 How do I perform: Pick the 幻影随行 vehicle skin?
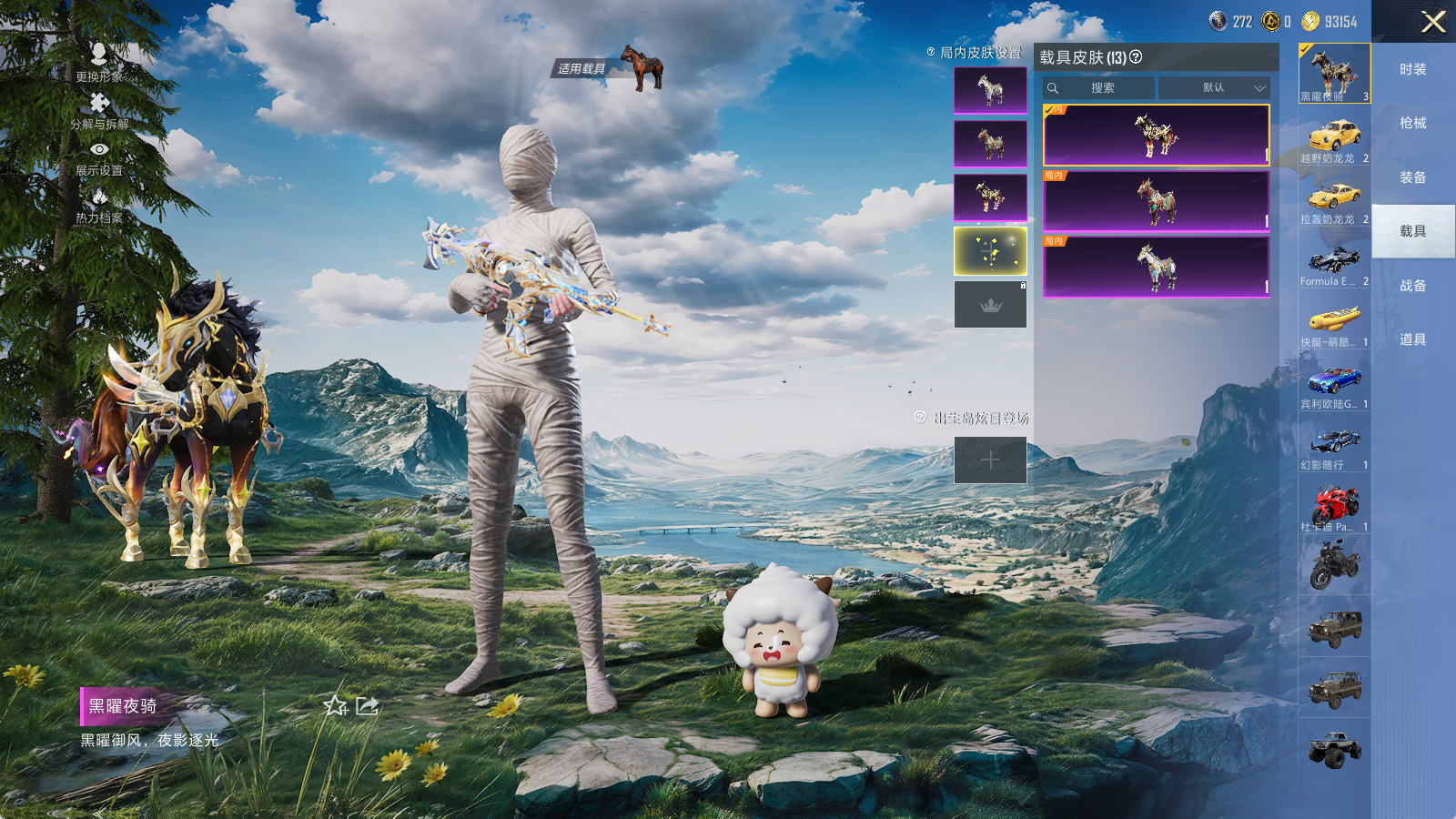click(x=1334, y=447)
